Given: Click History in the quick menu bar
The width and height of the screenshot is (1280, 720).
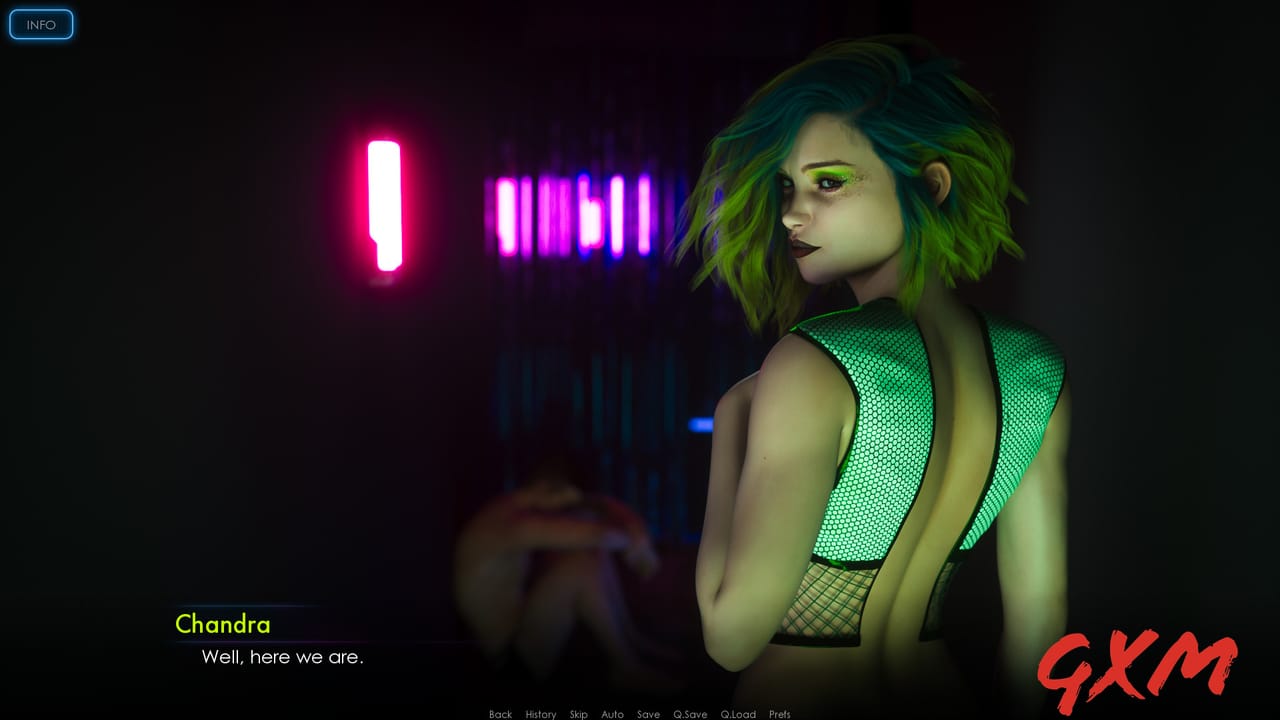Looking at the screenshot, I should coord(540,714).
